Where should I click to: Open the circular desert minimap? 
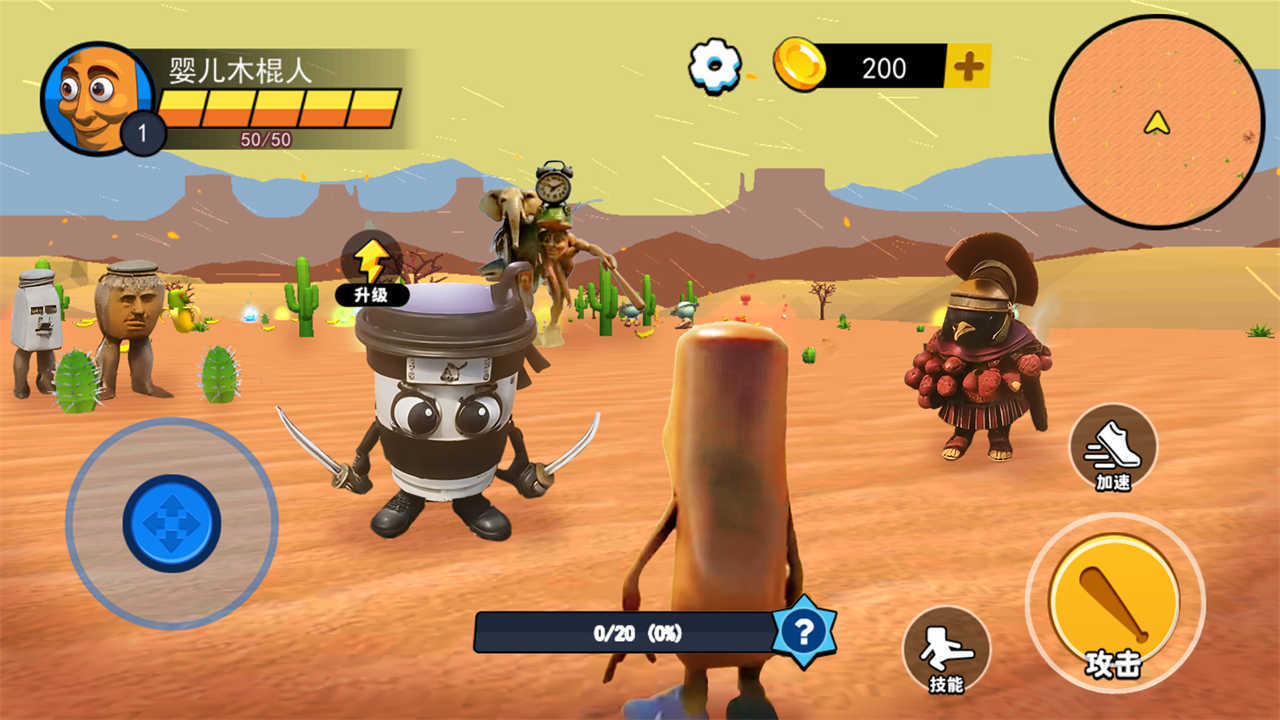(x=1156, y=122)
